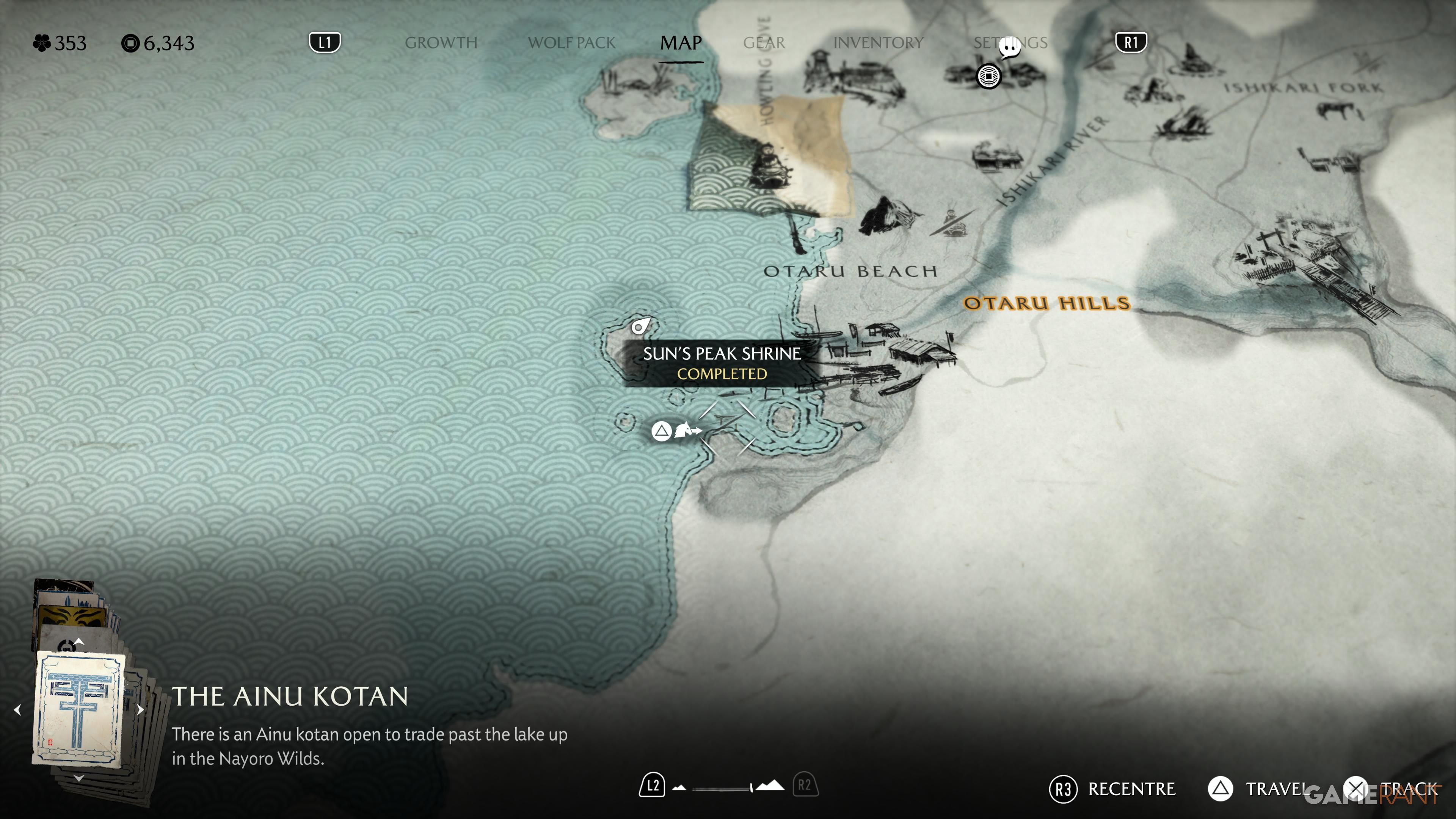Open The Ainu Kotan card

click(79, 709)
